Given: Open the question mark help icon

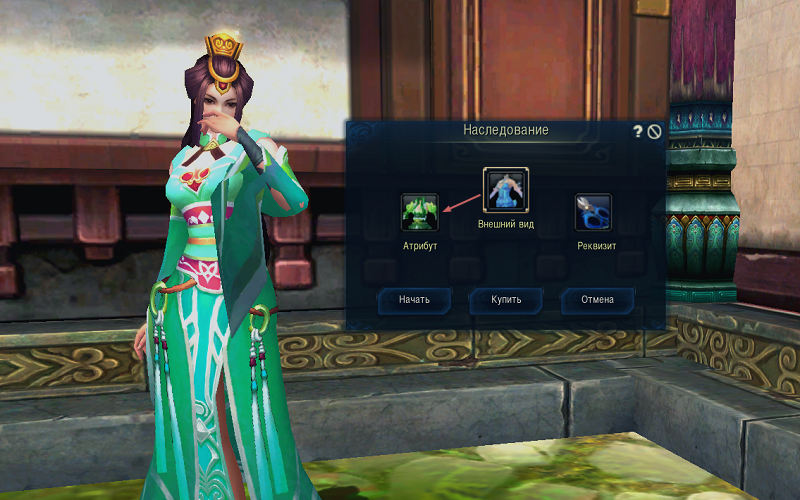Looking at the screenshot, I should 638,131.
